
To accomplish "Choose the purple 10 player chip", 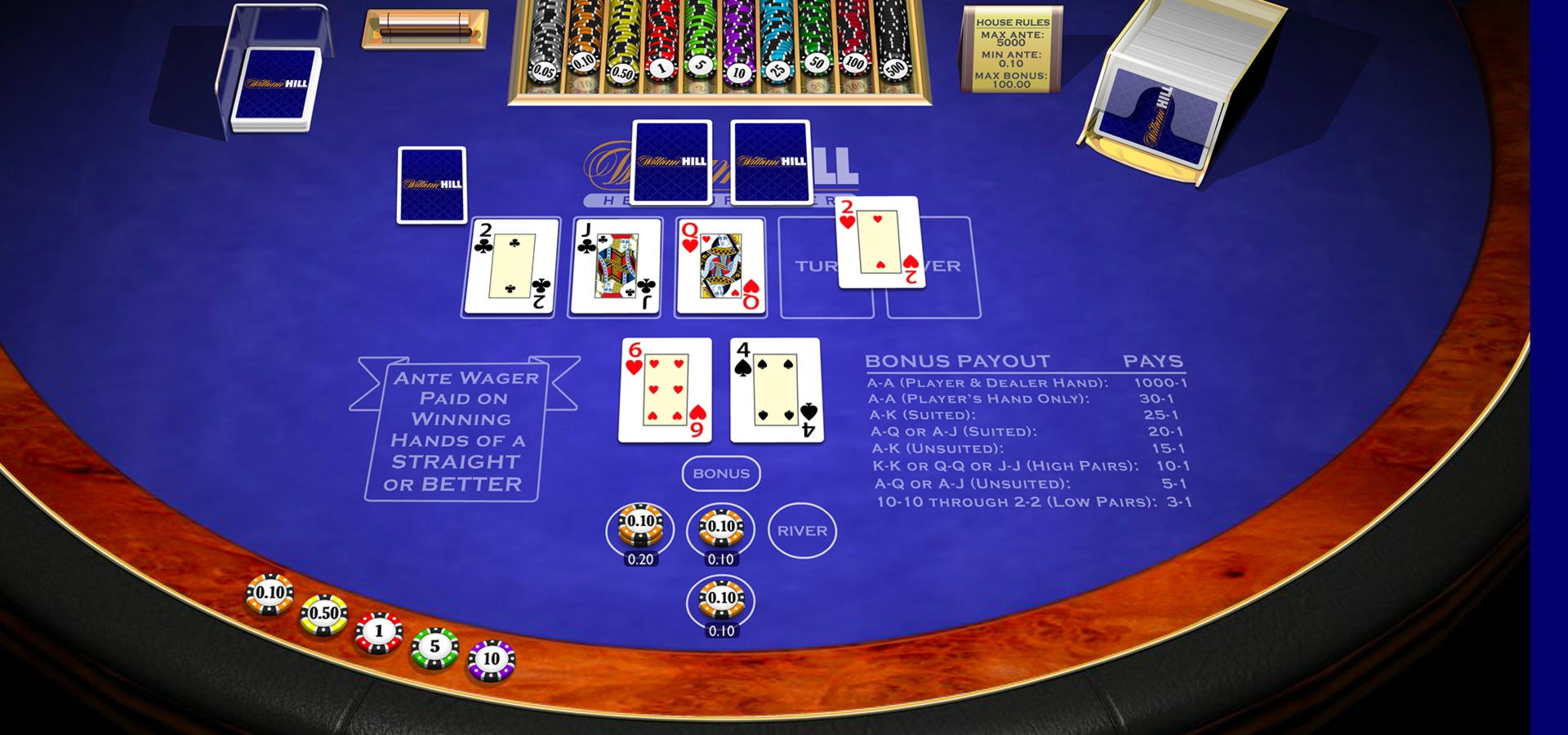I will [491, 660].
